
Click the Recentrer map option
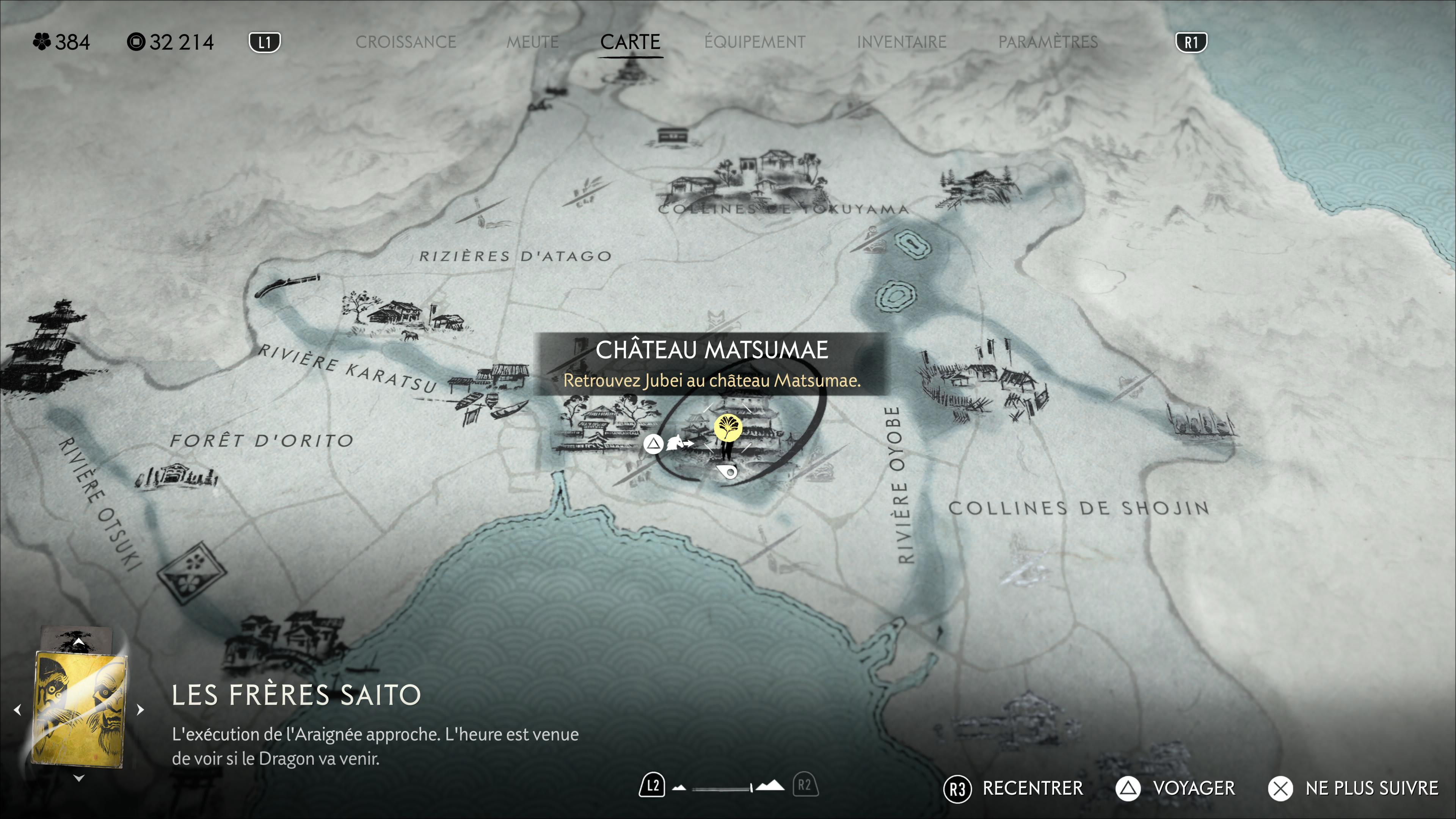[1014, 788]
